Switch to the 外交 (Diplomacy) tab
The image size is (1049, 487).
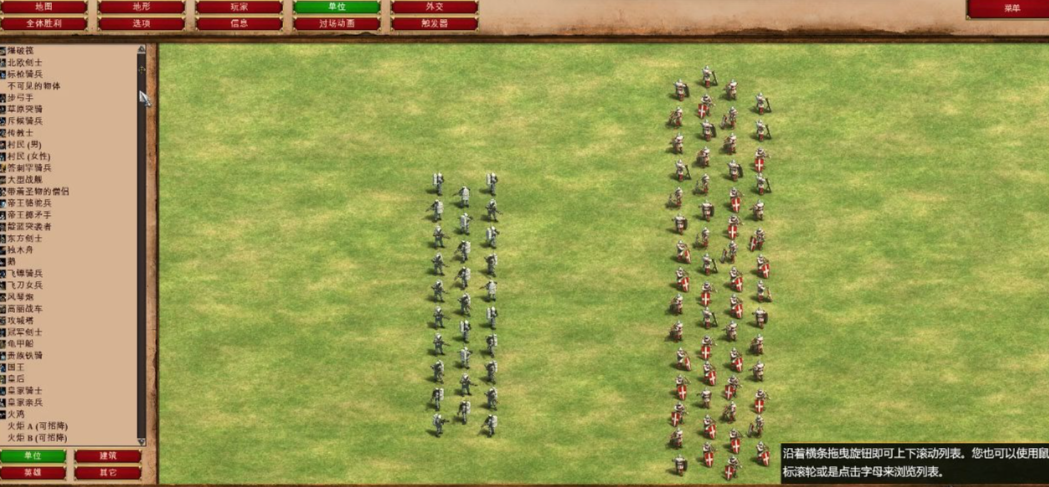click(x=433, y=7)
